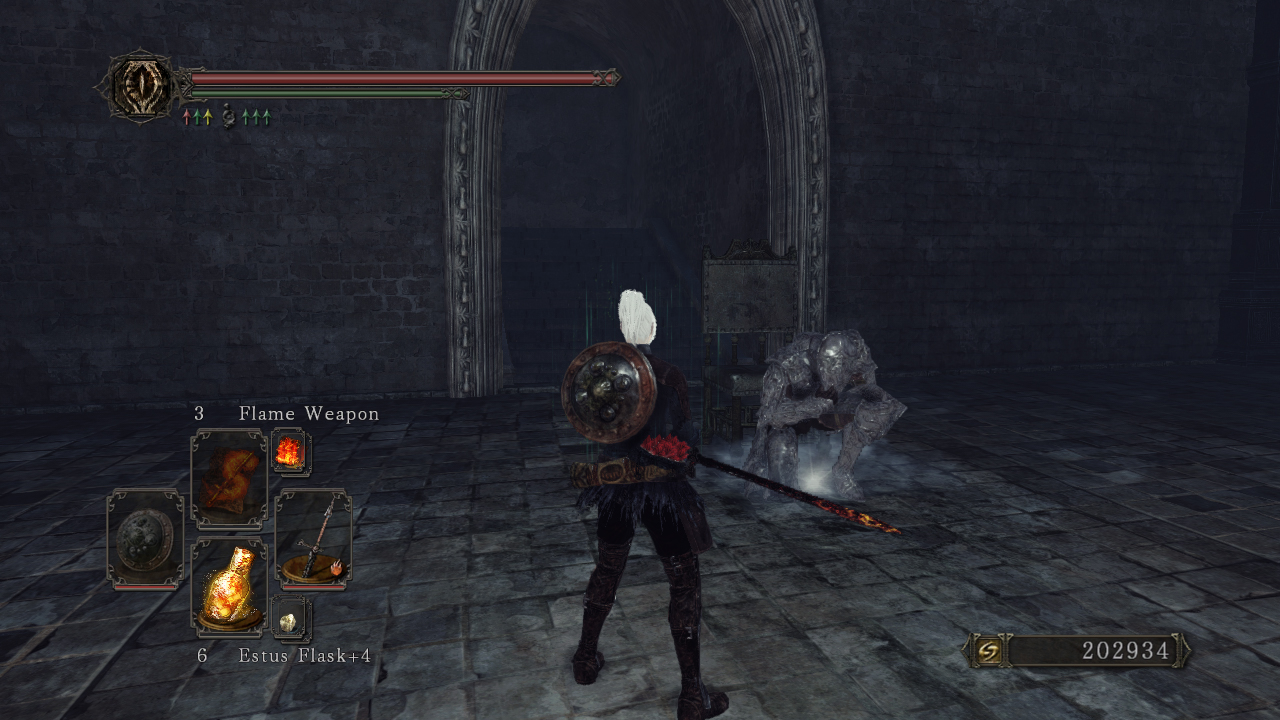The image size is (1280, 720).
Task: Click the Flame Weapon label text
Action: (x=307, y=413)
